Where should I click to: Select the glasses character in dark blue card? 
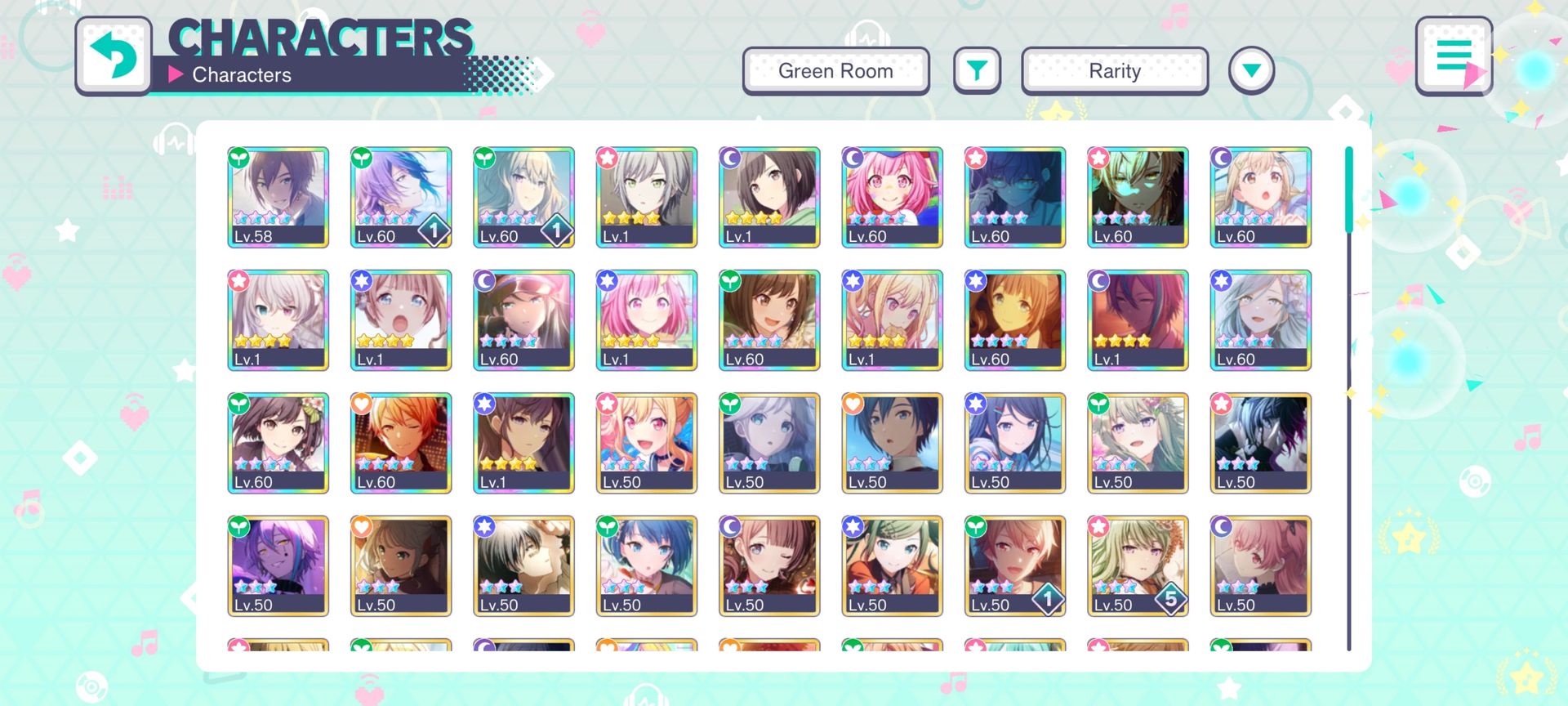(x=1014, y=197)
